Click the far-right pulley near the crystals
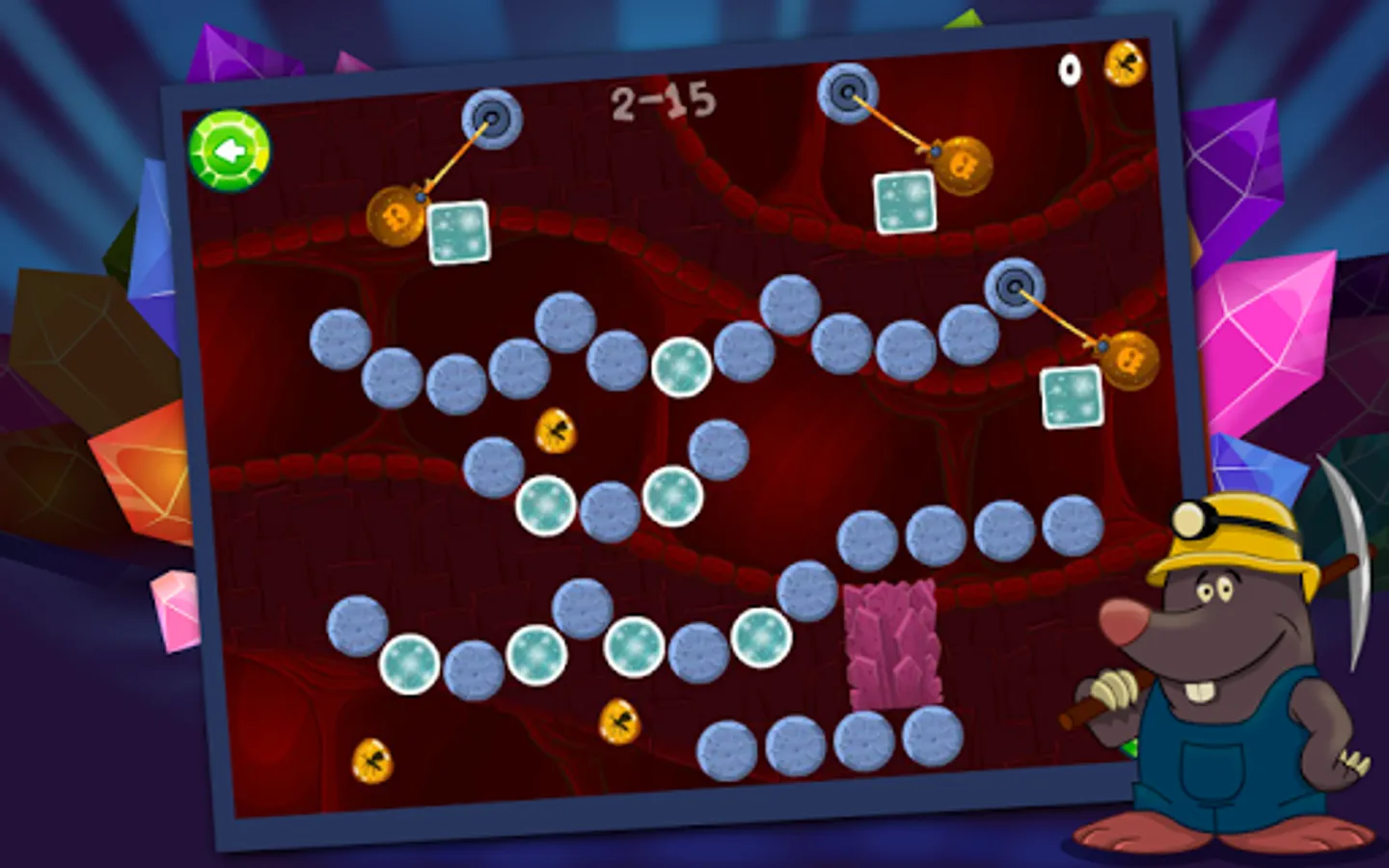1389x868 pixels. click(x=1015, y=286)
